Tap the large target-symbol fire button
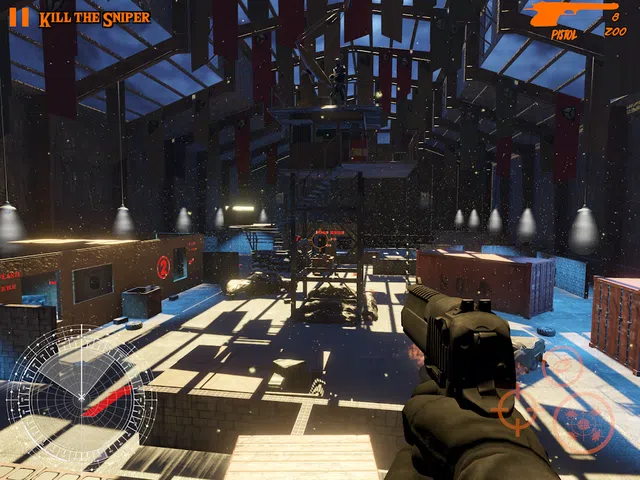Image resolution: width=640 pixels, height=480 pixels. pos(583,421)
